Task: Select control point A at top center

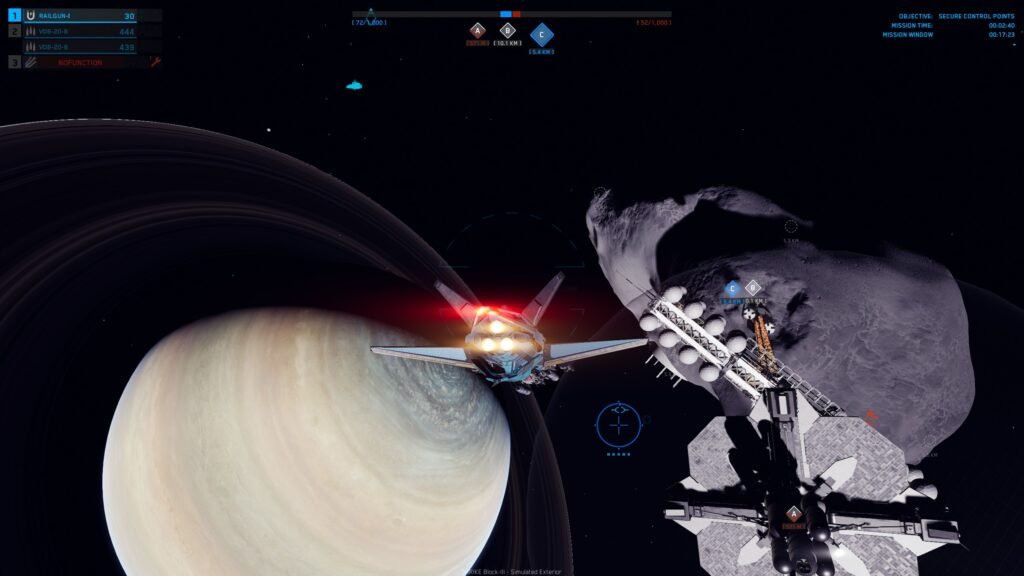Action: [x=477, y=31]
